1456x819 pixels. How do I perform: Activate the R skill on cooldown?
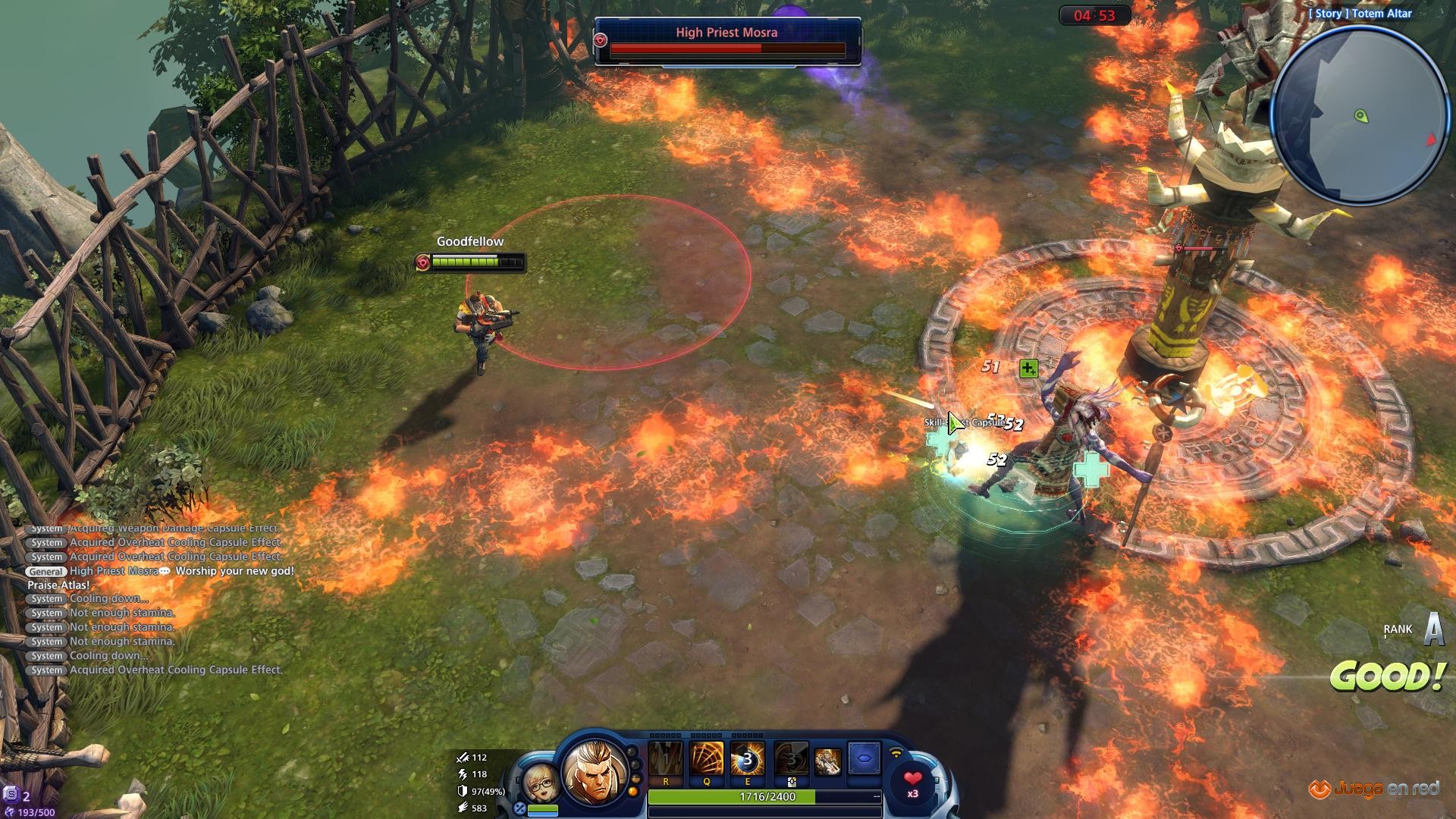click(666, 760)
